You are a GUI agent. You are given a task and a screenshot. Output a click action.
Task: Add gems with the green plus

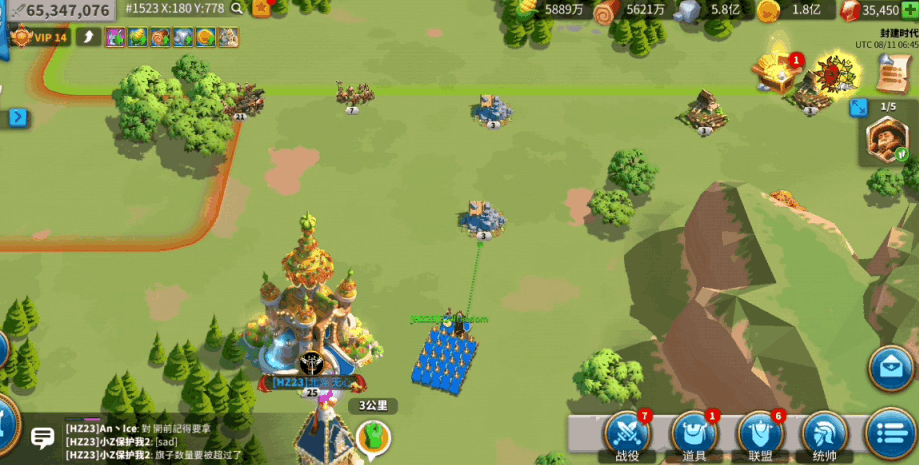pos(907,10)
